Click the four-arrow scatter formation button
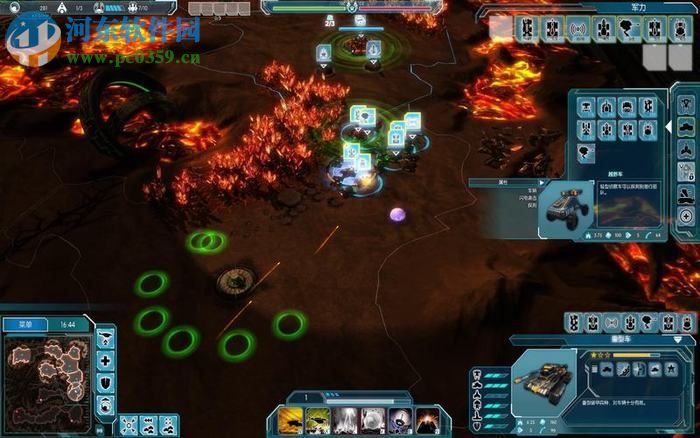This screenshot has height=438, width=700. (127, 425)
